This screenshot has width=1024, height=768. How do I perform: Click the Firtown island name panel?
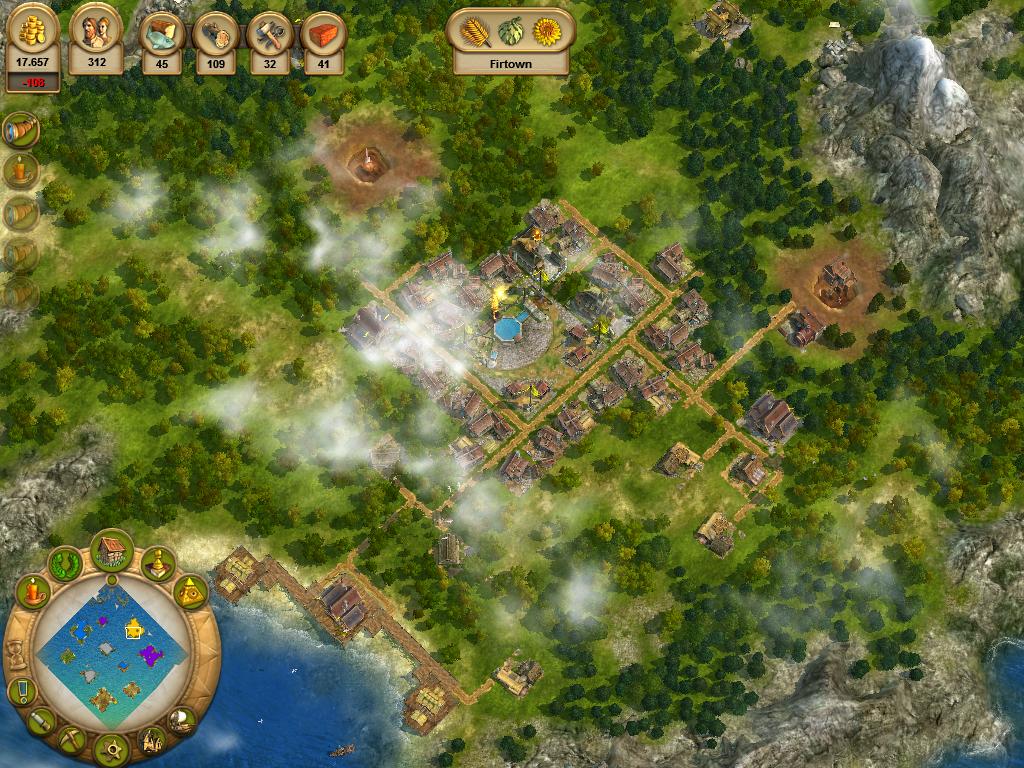pos(512,63)
